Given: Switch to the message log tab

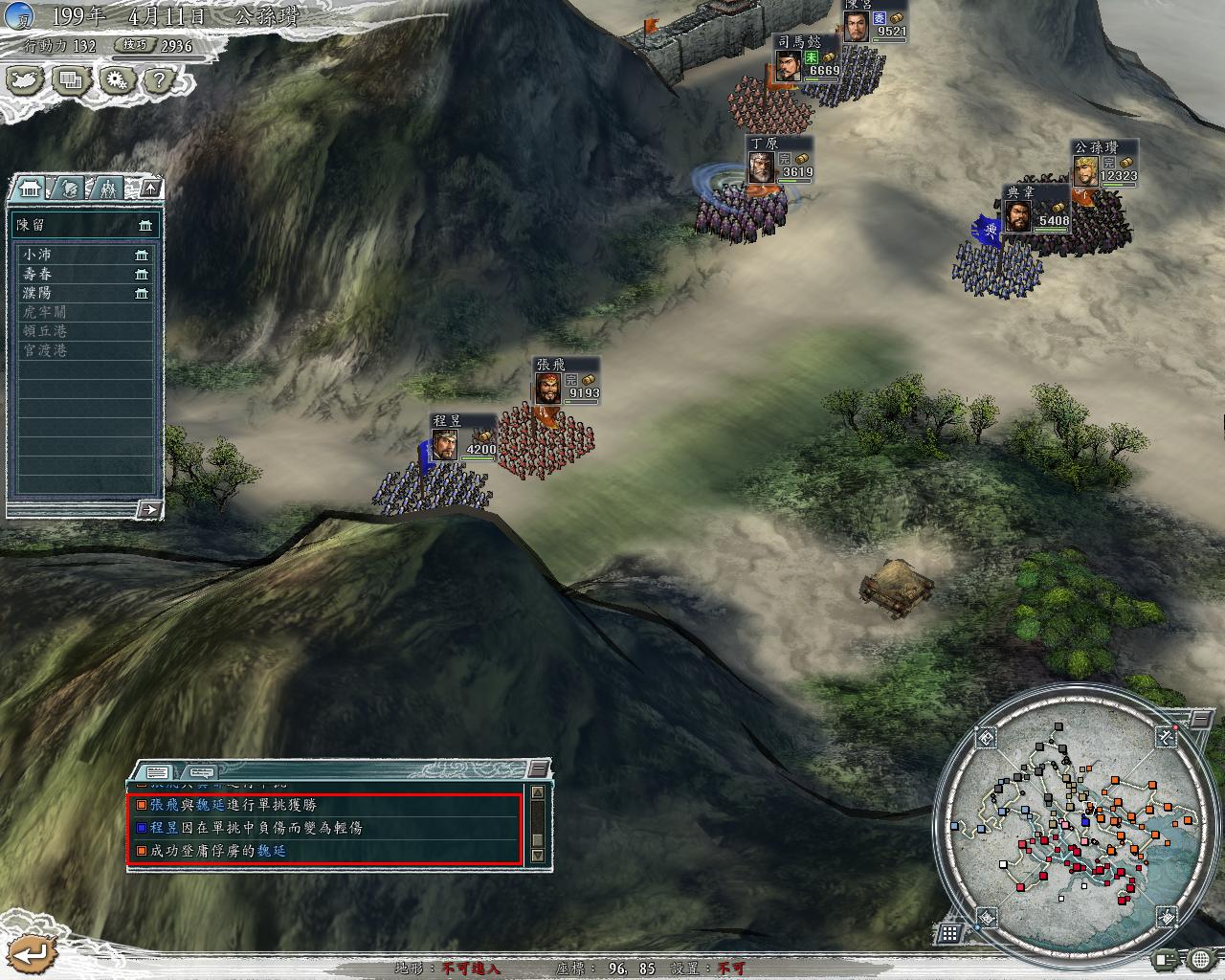Looking at the screenshot, I should click(159, 771).
